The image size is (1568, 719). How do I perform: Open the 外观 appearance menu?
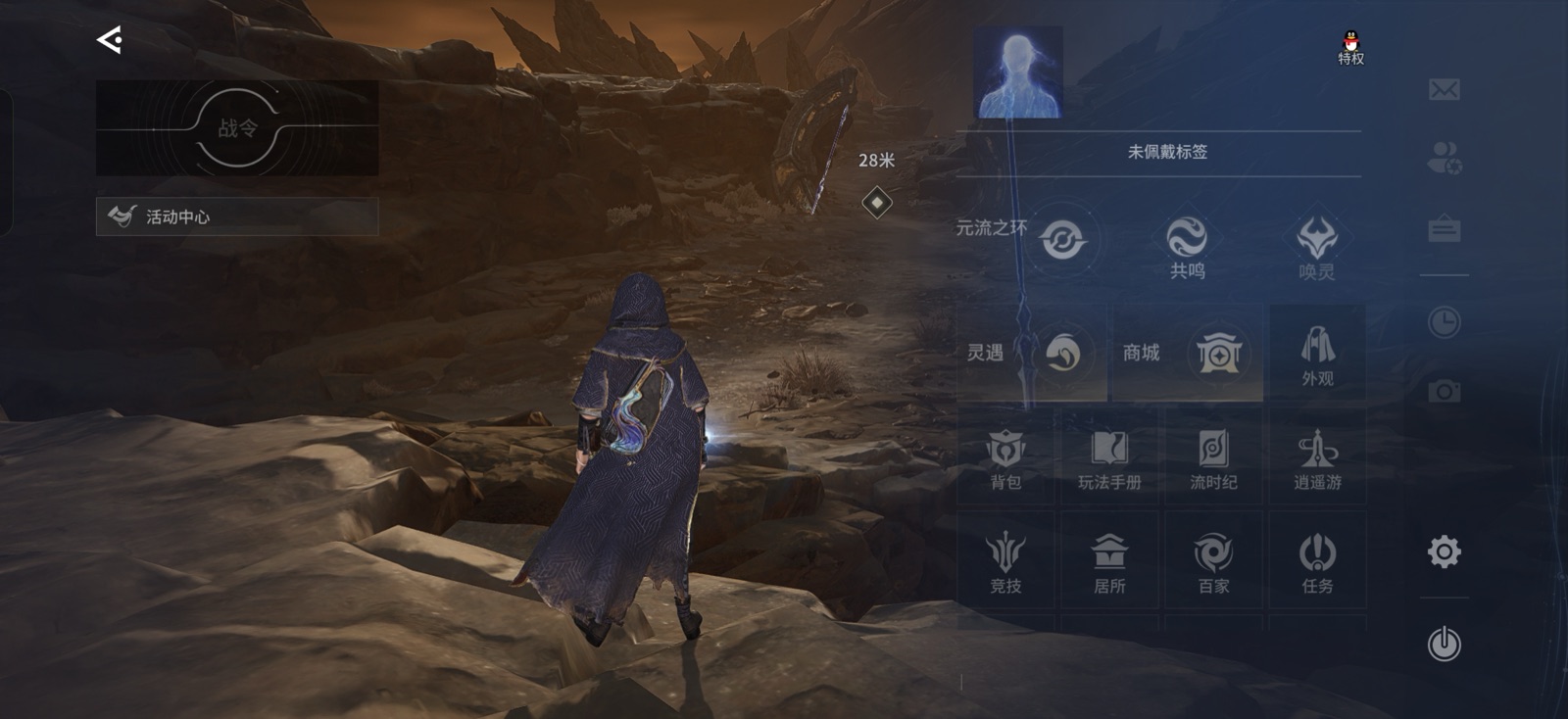pyautogui.click(x=1318, y=355)
